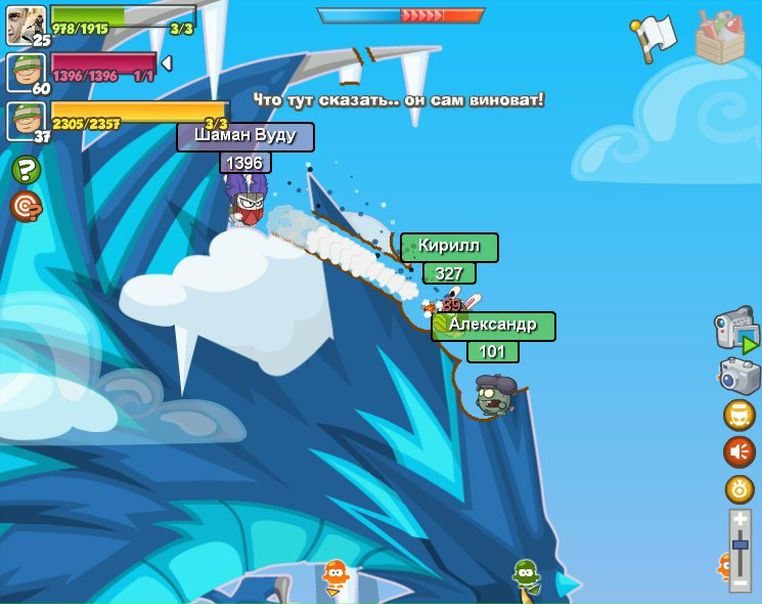762x604 pixels.
Task: Click the orange face icon under the camera
Action: [x=740, y=414]
